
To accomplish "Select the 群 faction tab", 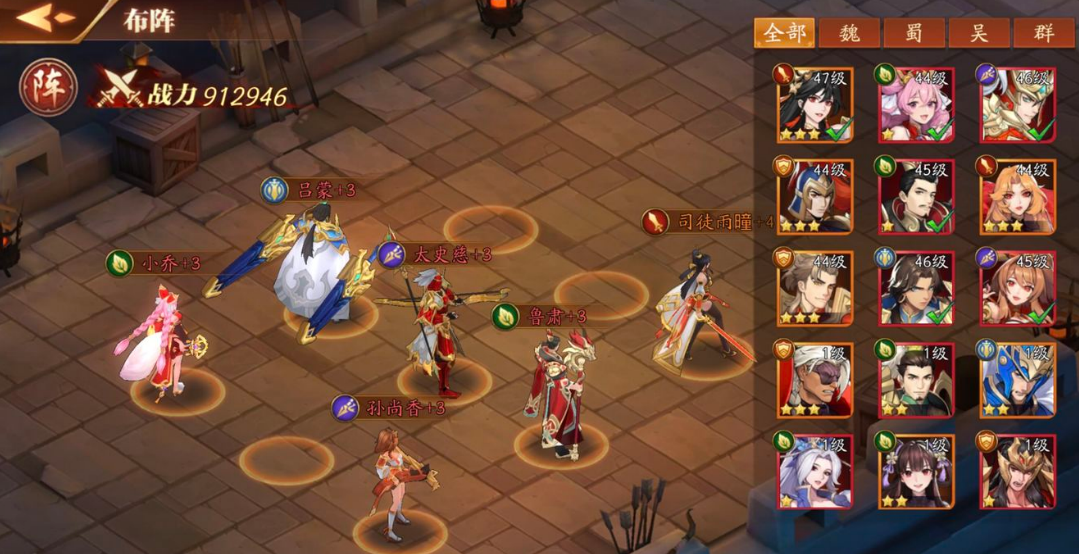I will click(x=1043, y=32).
